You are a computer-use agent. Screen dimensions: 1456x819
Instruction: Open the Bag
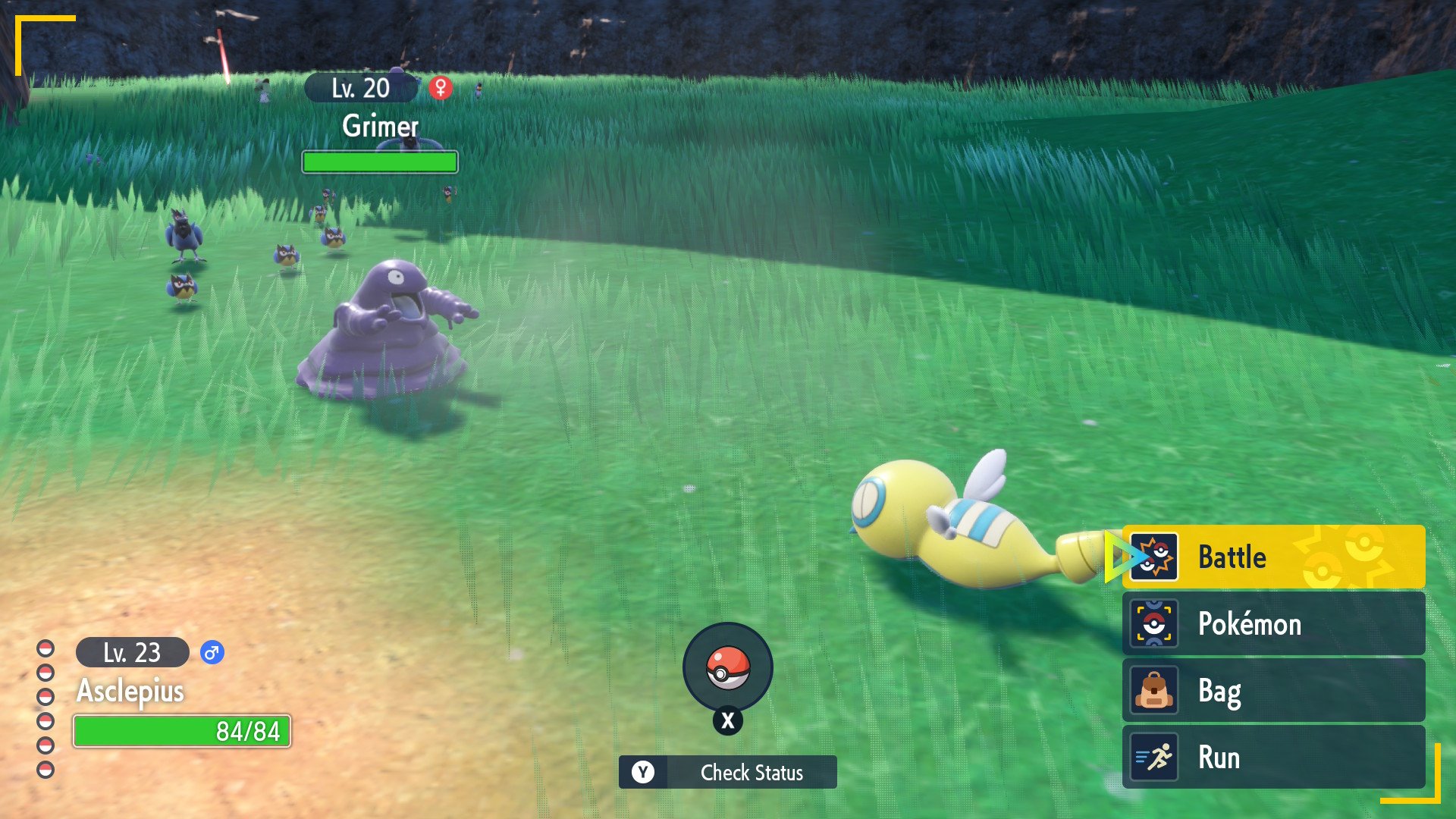point(1272,691)
